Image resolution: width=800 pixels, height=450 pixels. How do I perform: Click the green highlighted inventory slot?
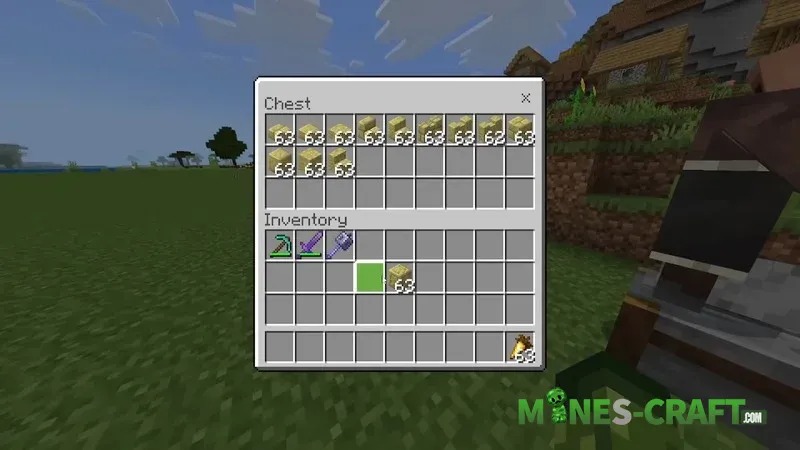coord(370,277)
